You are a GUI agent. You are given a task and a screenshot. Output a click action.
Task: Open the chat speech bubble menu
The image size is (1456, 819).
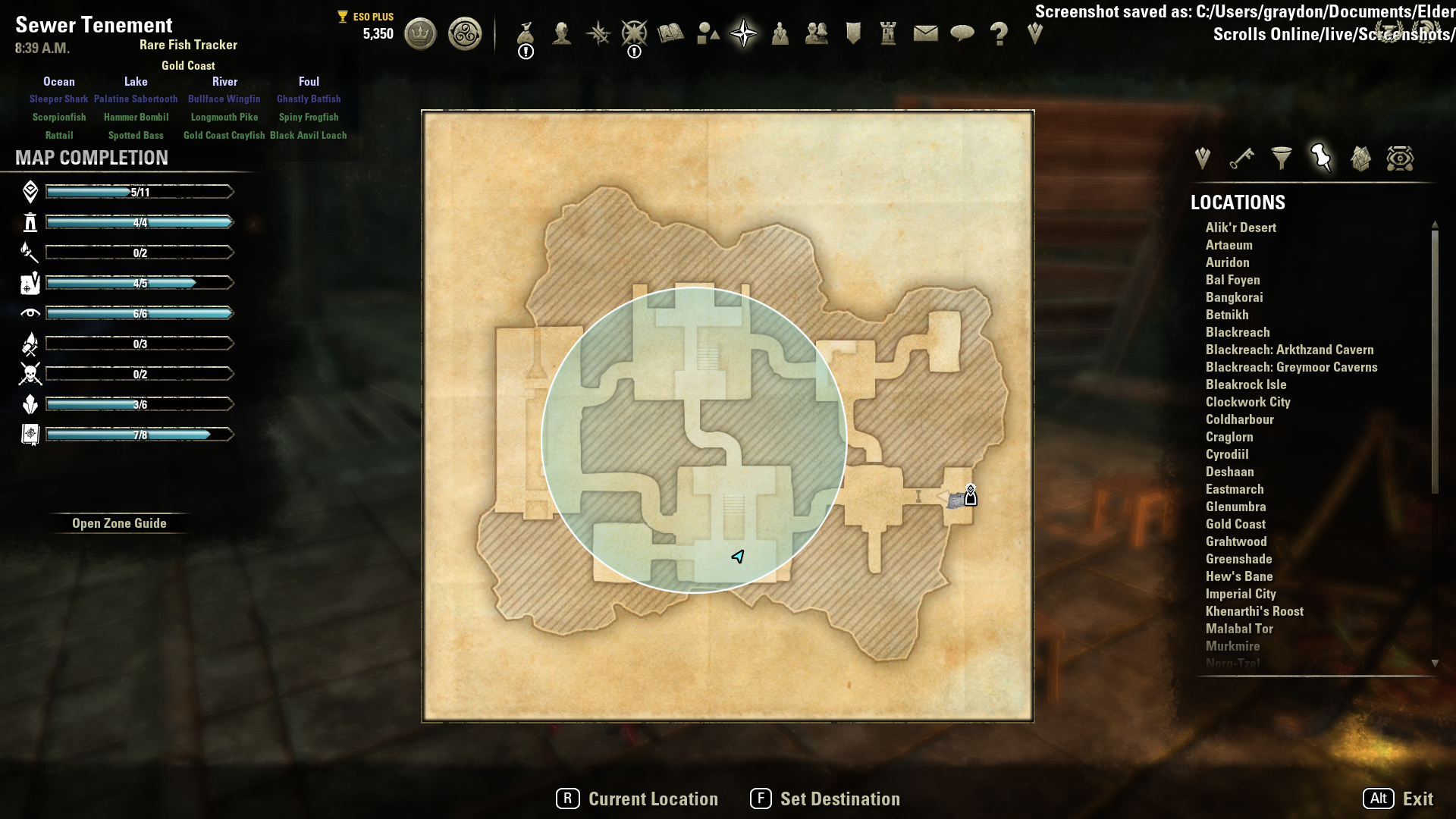(x=962, y=34)
